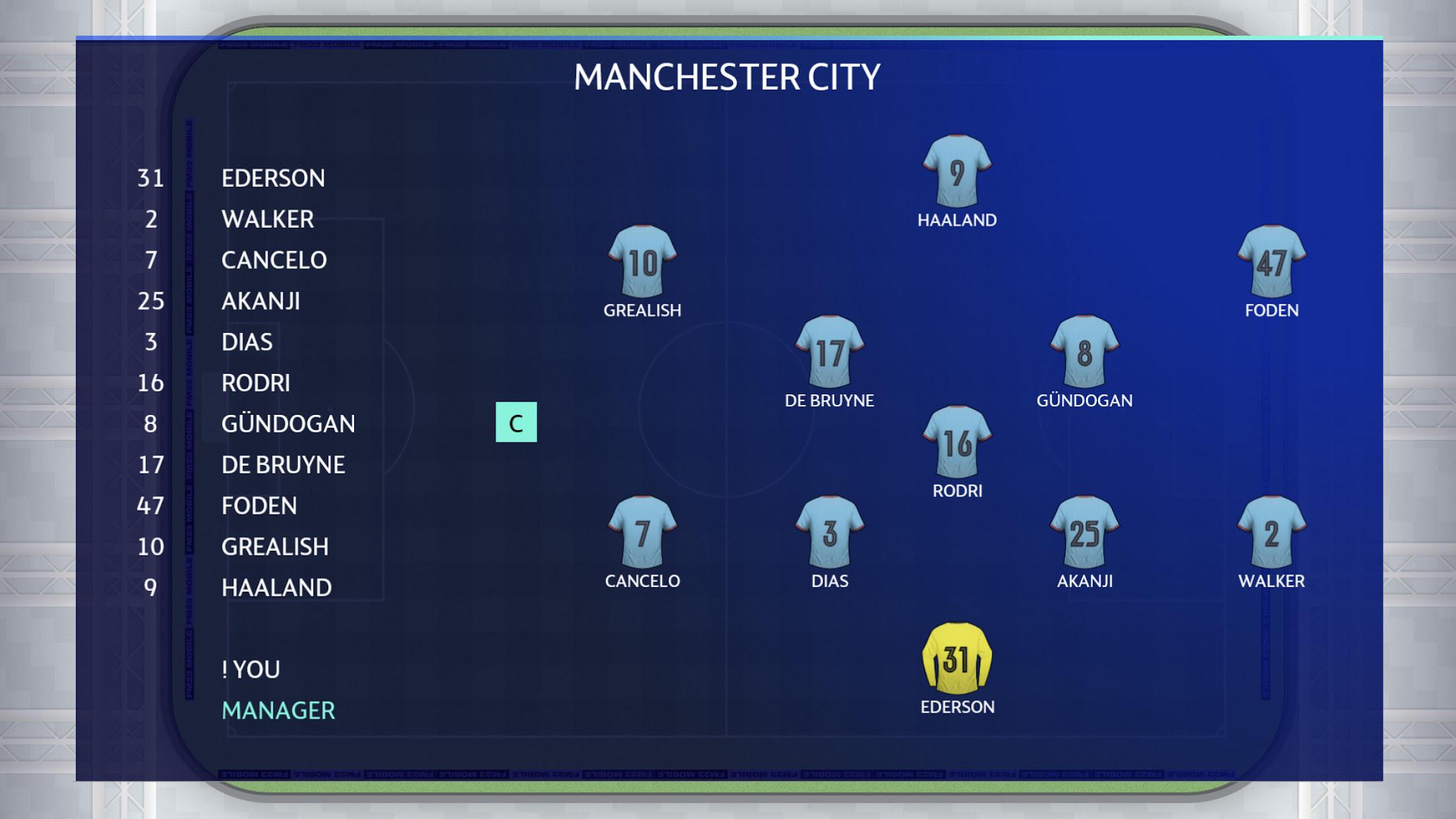Viewport: 1456px width, 819px height.
Task: Choose Rodri's number 16 shirt icon
Action: pyautogui.click(x=957, y=443)
